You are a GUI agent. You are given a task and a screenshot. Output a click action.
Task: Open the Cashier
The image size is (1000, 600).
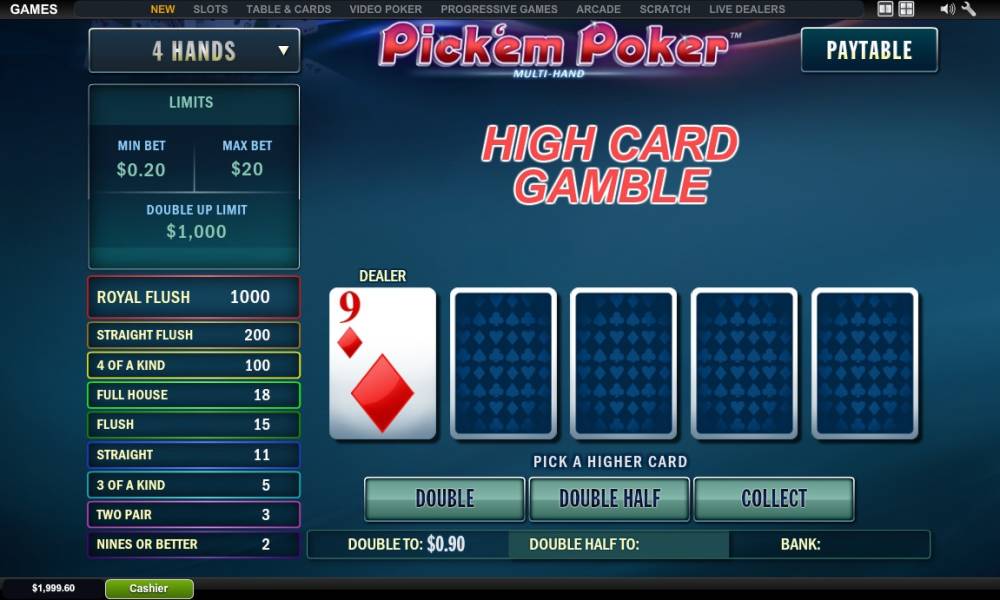coord(149,588)
